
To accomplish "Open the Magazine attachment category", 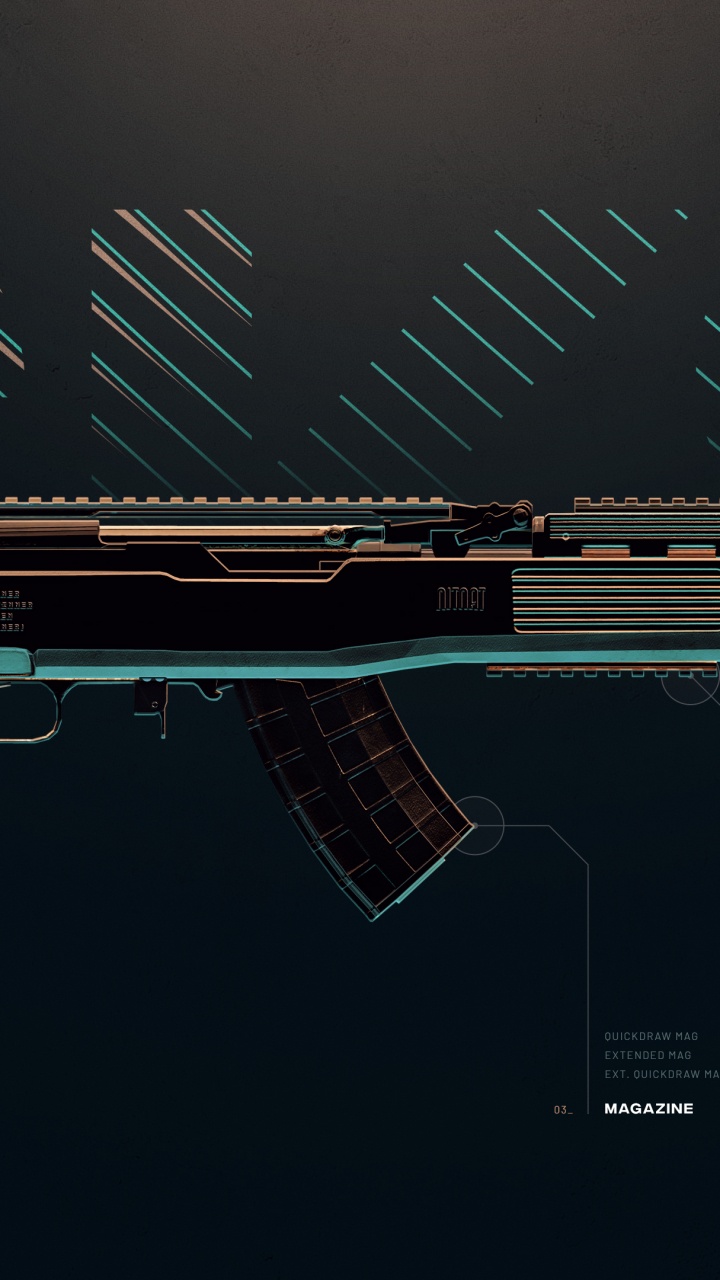I will coord(648,1108).
